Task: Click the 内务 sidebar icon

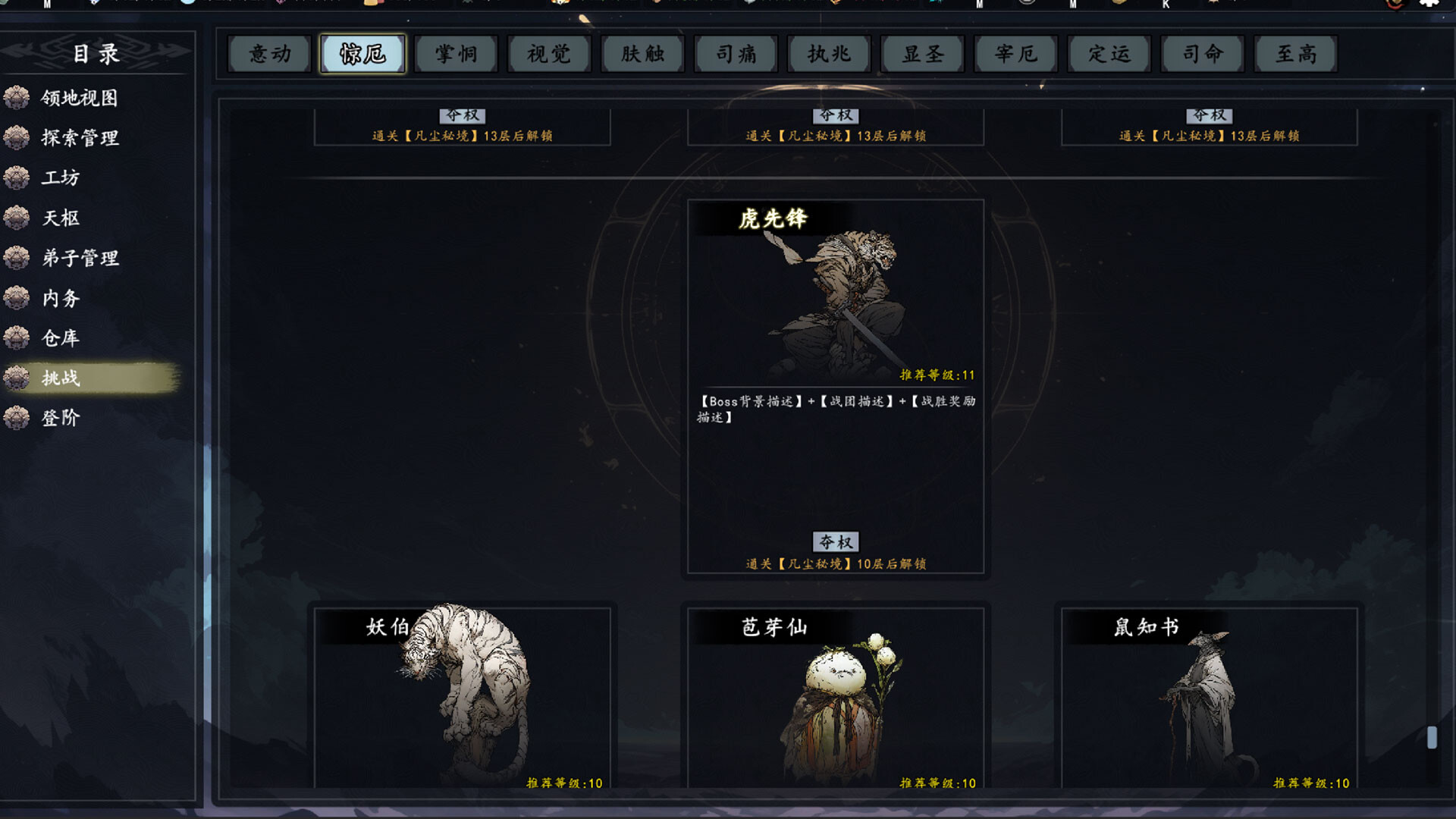Action: 17,299
